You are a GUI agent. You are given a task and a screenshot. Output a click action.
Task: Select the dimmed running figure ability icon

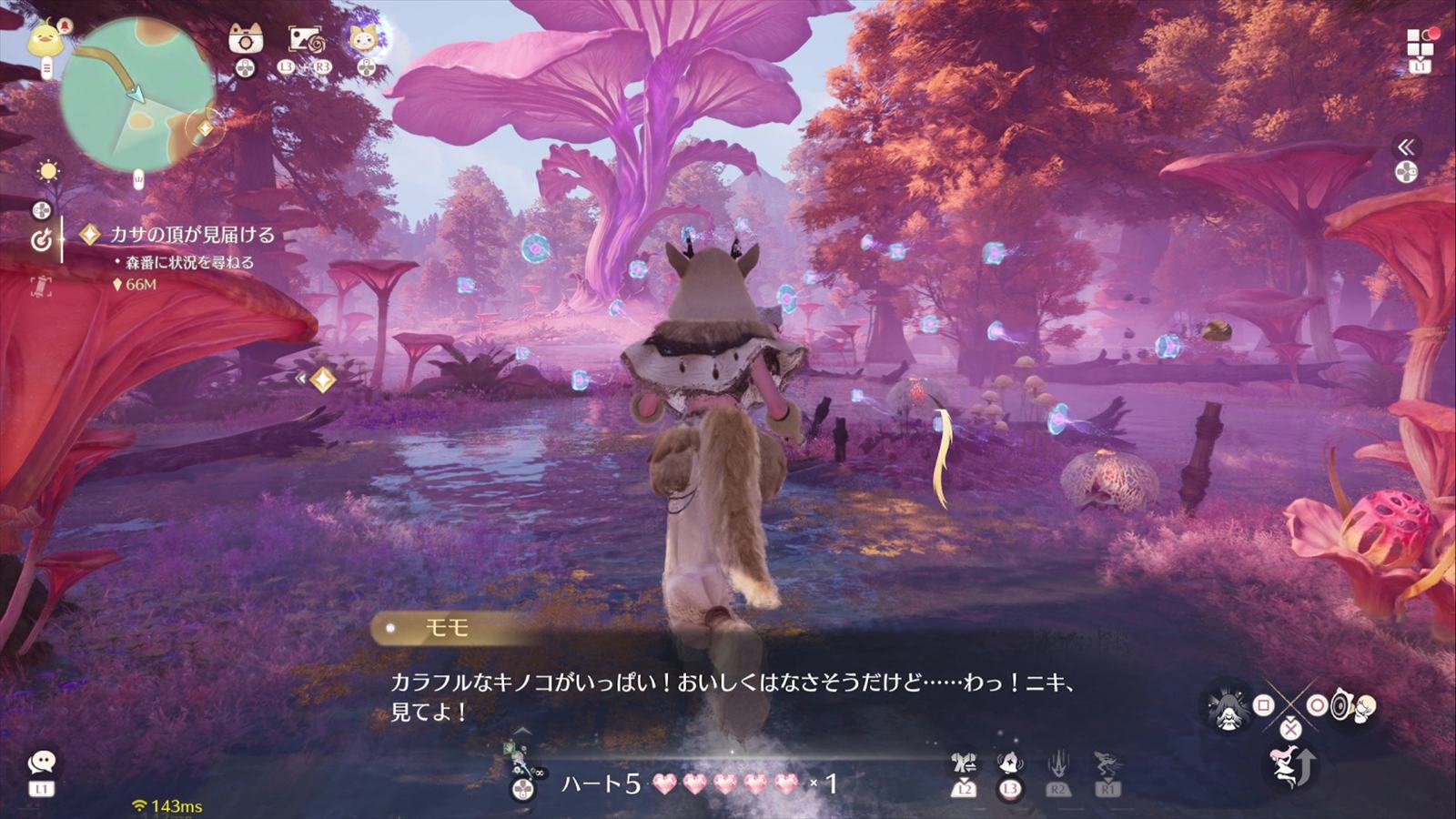(x=1107, y=764)
